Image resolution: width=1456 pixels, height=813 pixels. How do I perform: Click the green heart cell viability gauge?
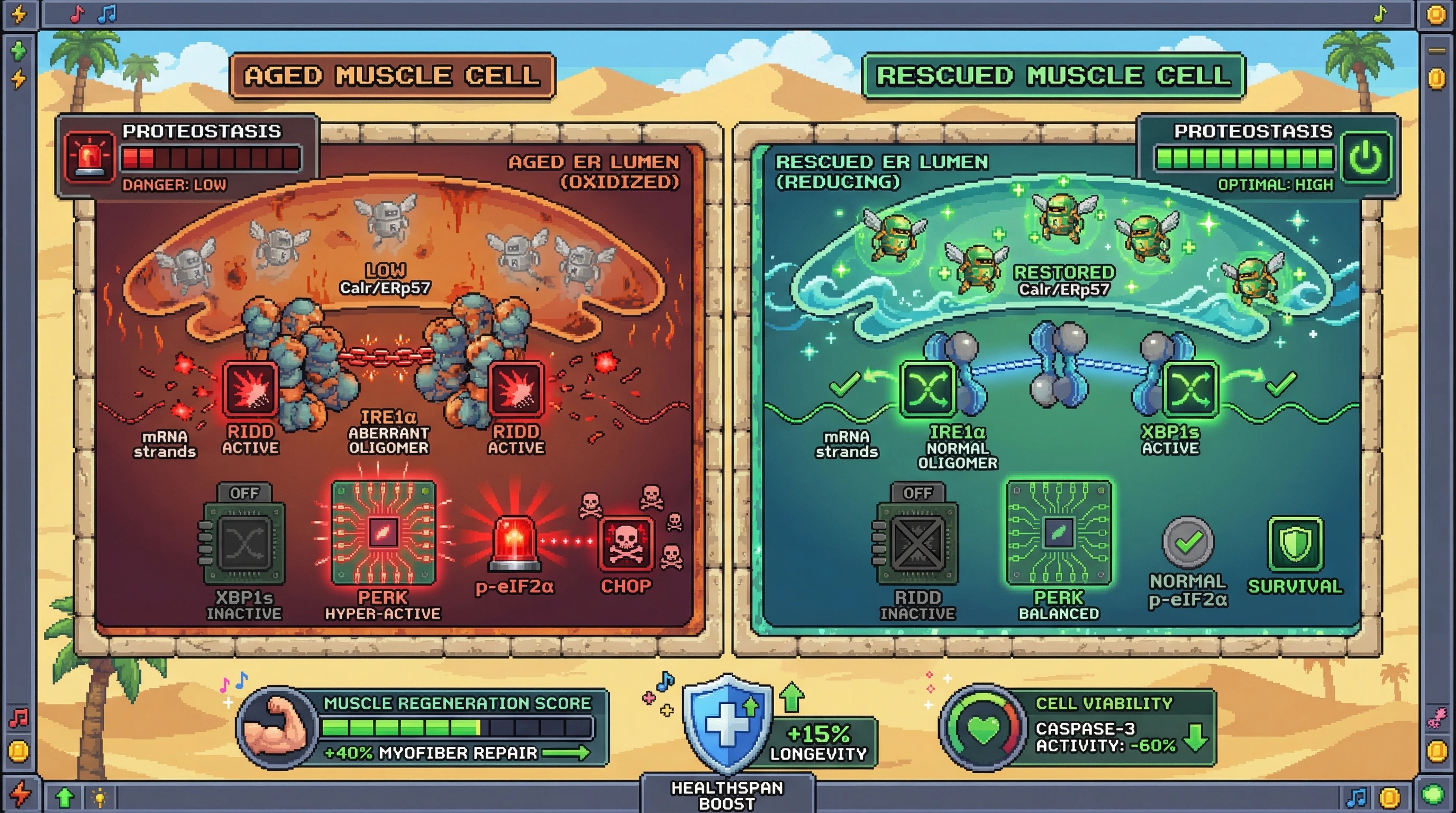(x=984, y=728)
